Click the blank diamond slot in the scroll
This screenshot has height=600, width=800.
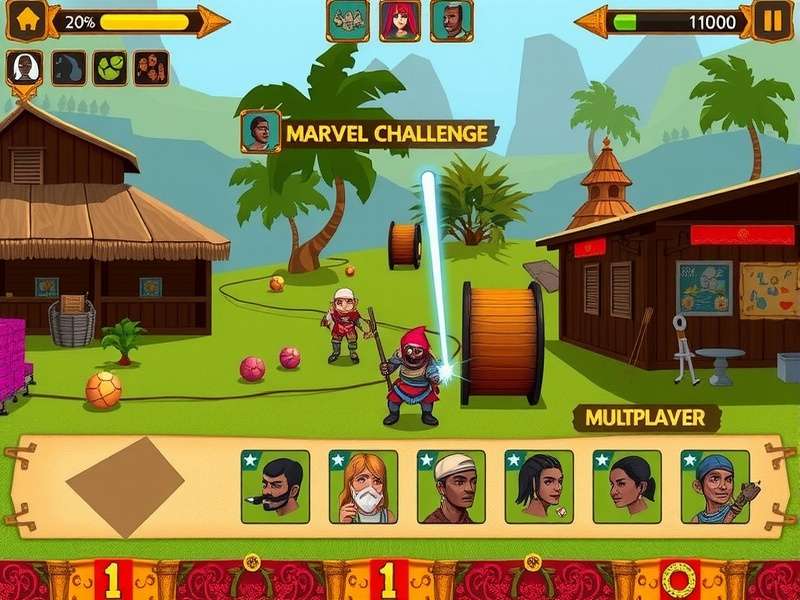coord(125,486)
